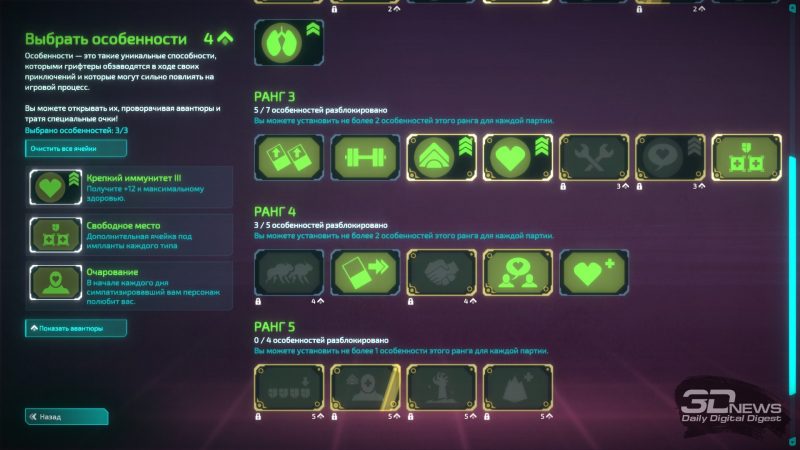Choose the heart with plus trait
This screenshot has height=450, width=800.
(593, 272)
